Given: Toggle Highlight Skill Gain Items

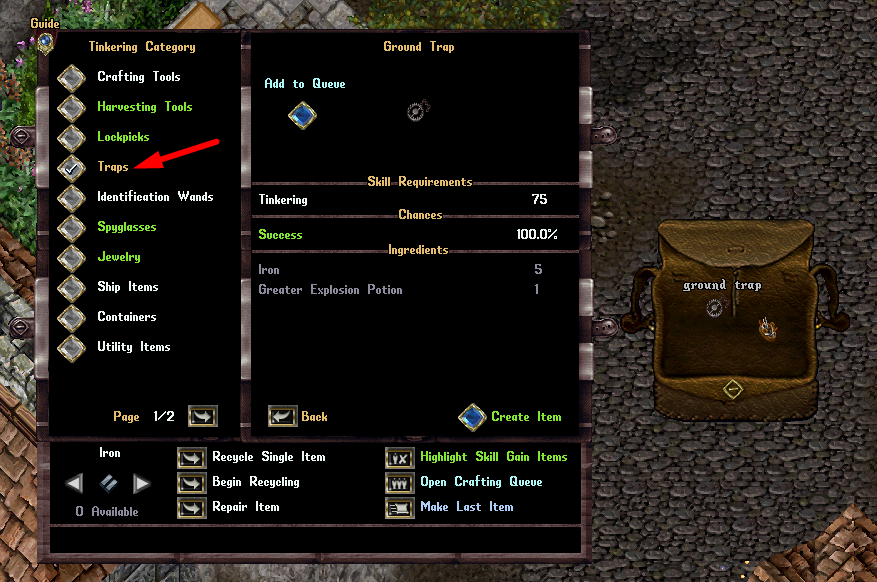Looking at the screenshot, I should click(400, 457).
